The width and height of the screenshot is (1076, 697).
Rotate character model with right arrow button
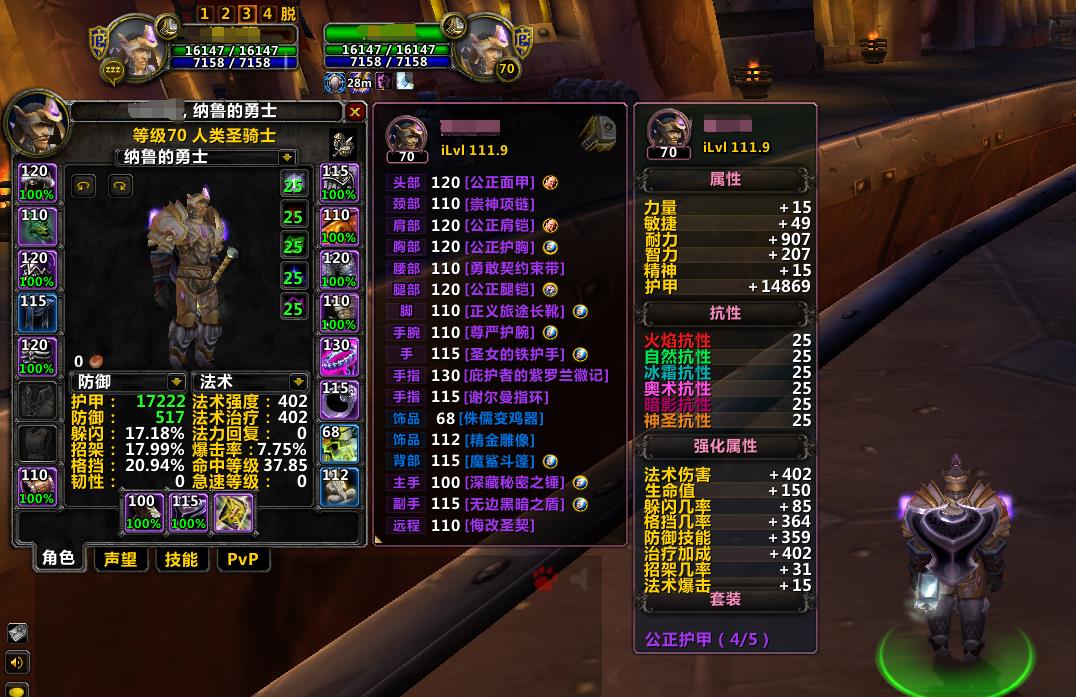(x=120, y=186)
